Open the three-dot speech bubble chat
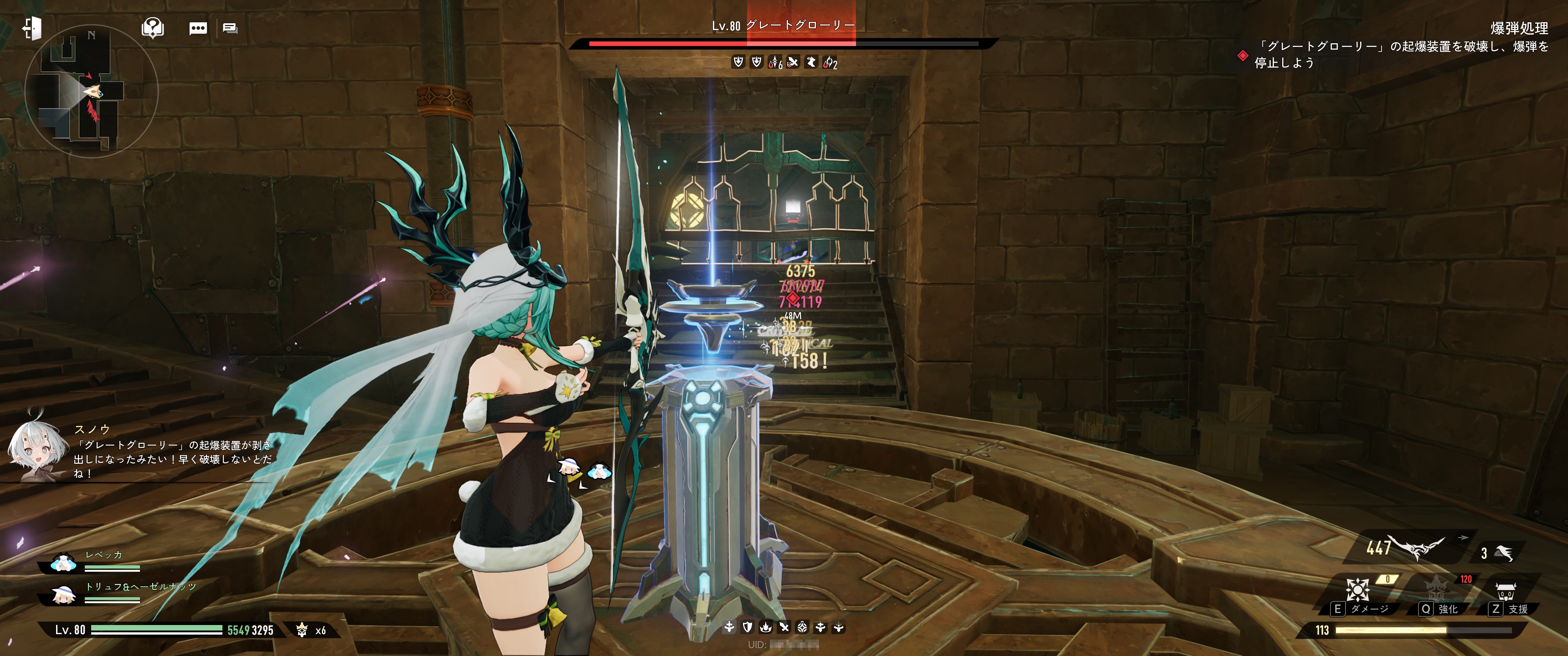1568x656 pixels. 198,28
